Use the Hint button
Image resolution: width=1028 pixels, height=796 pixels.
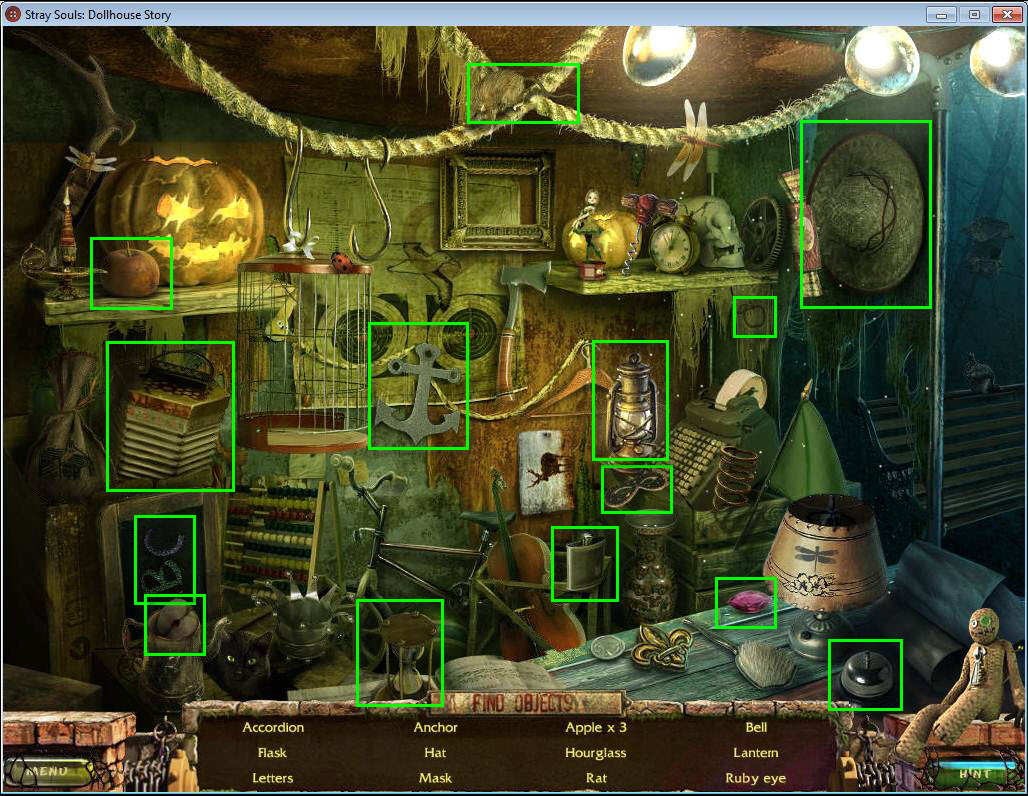[x=973, y=773]
